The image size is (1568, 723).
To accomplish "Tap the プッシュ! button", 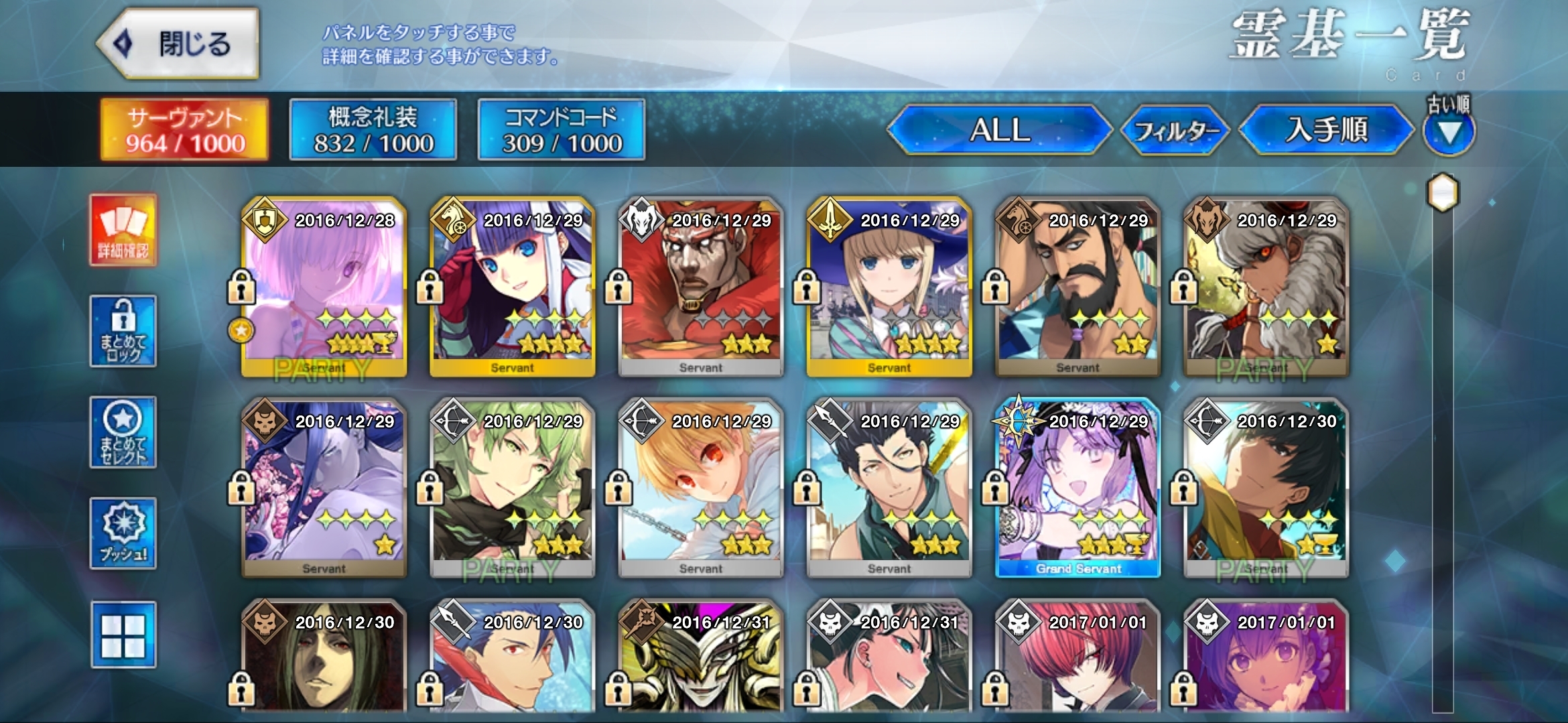I will [x=123, y=533].
